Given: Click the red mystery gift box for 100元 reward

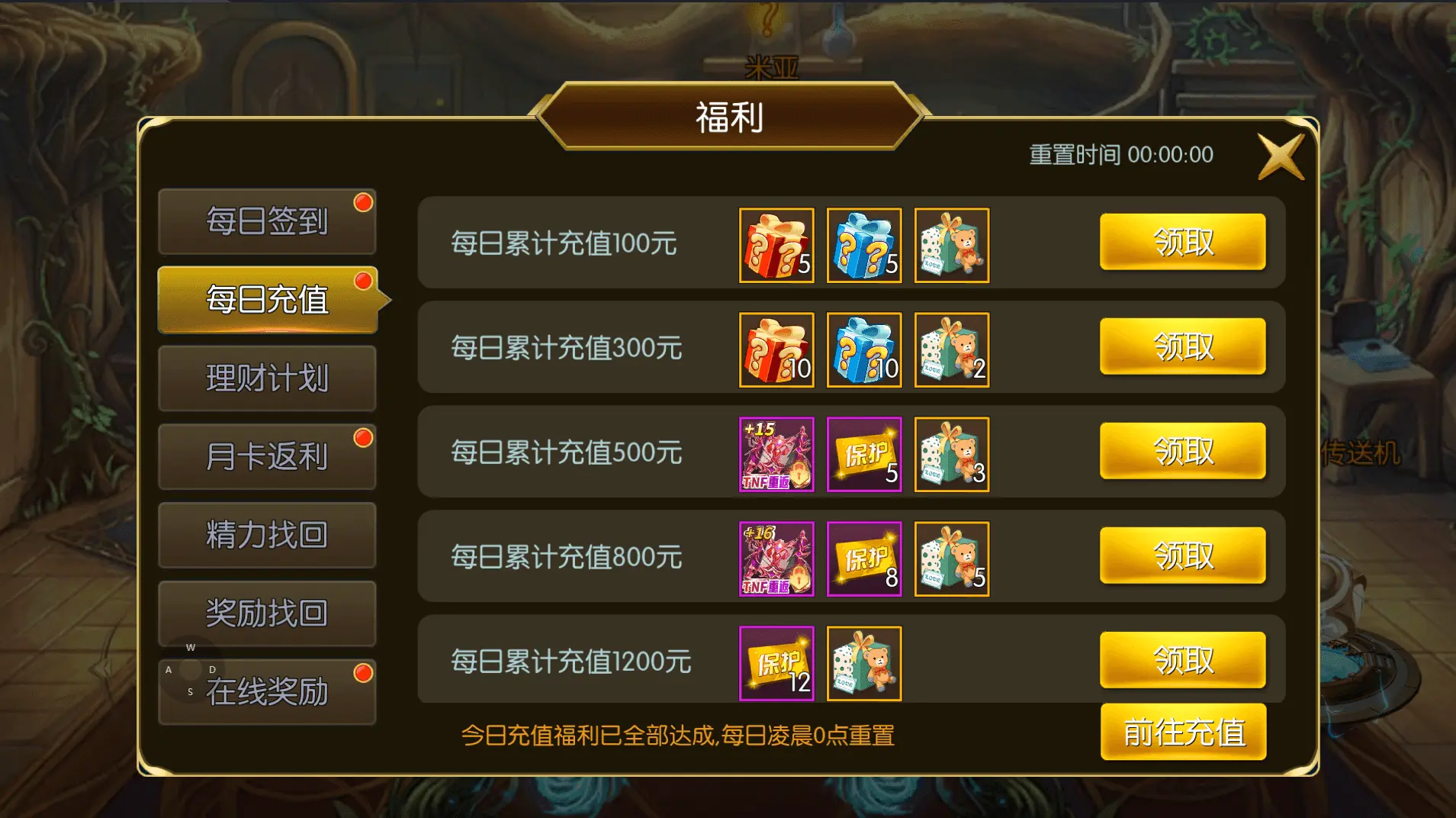Looking at the screenshot, I should coord(776,246).
